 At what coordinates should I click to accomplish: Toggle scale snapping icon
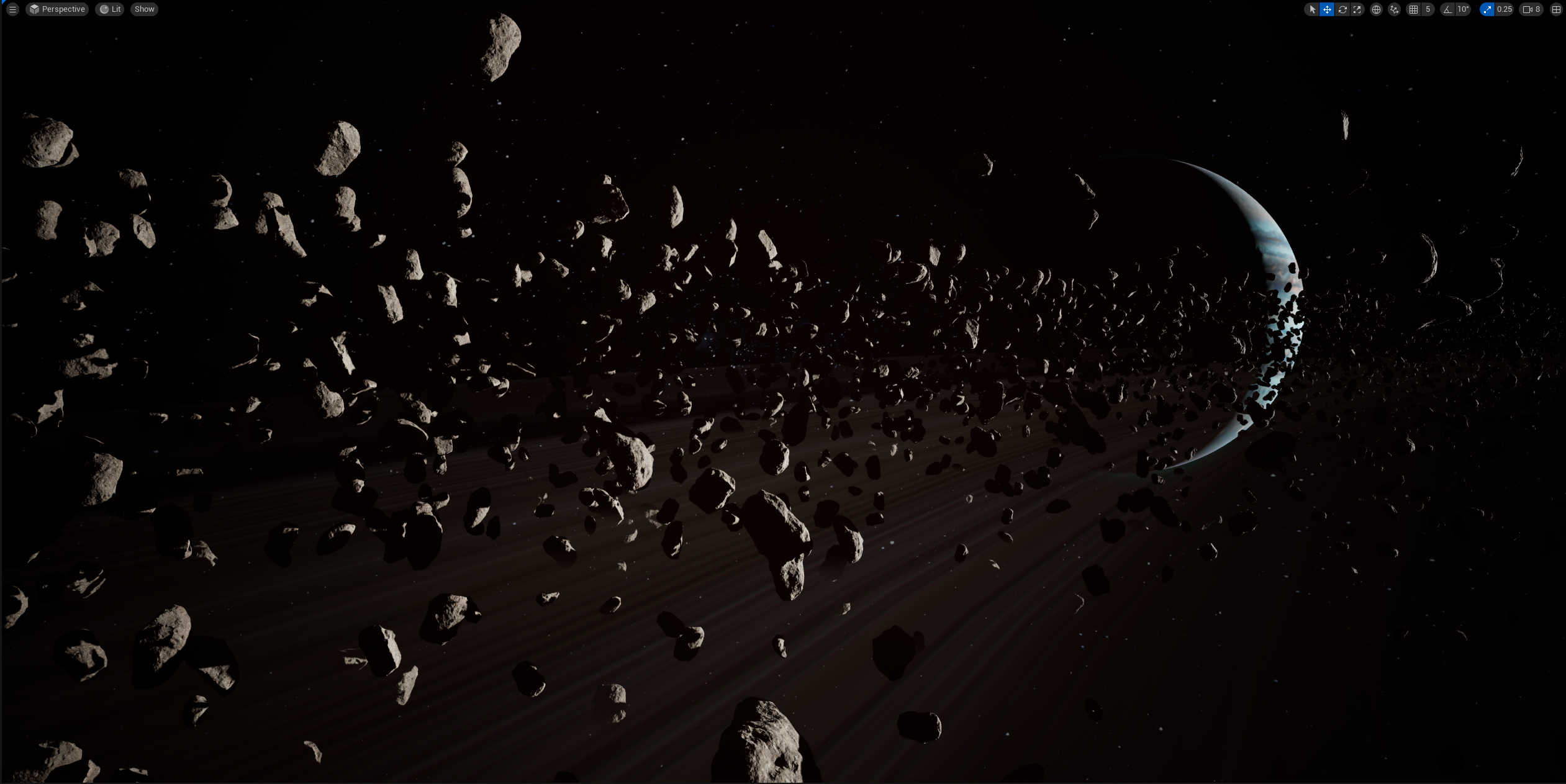pos(1487,9)
